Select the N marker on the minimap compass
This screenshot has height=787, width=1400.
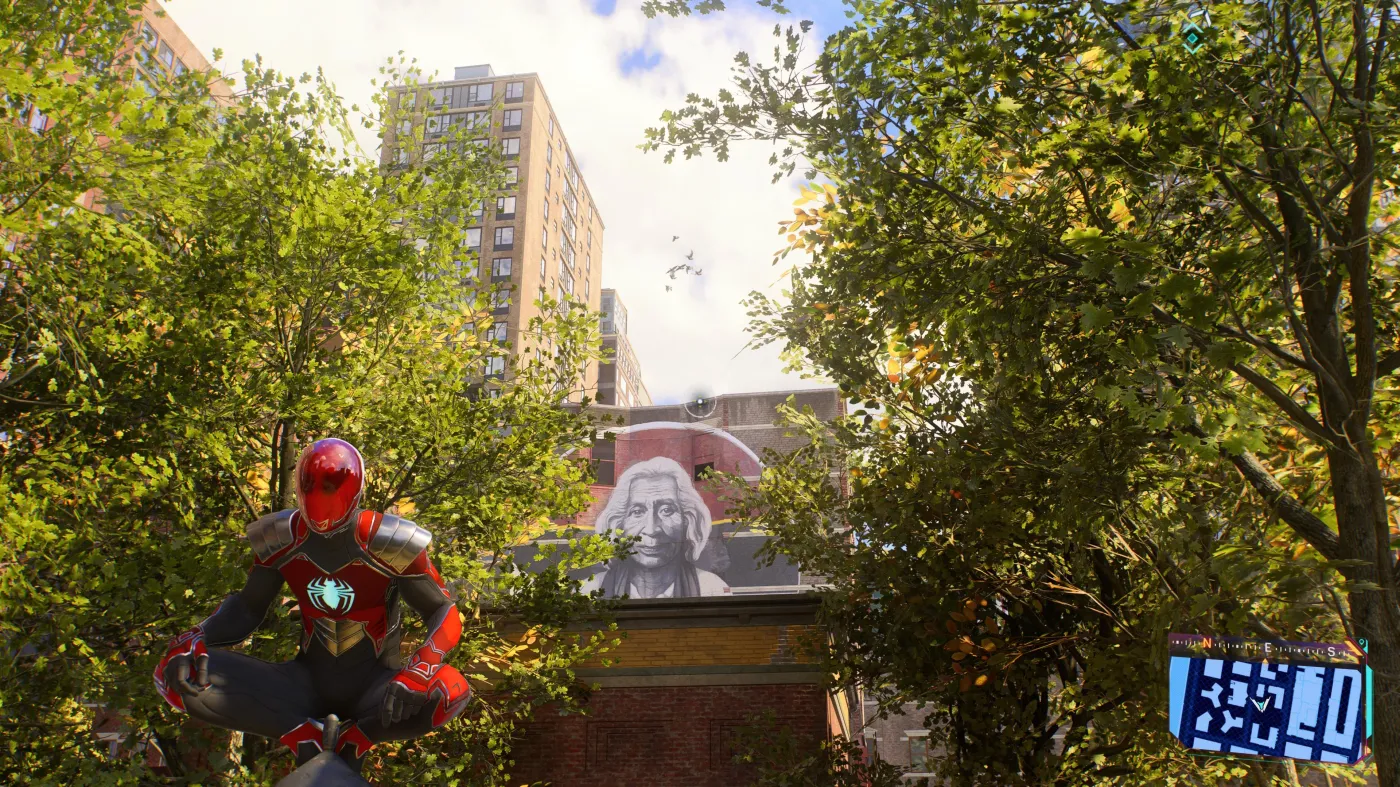point(1207,641)
